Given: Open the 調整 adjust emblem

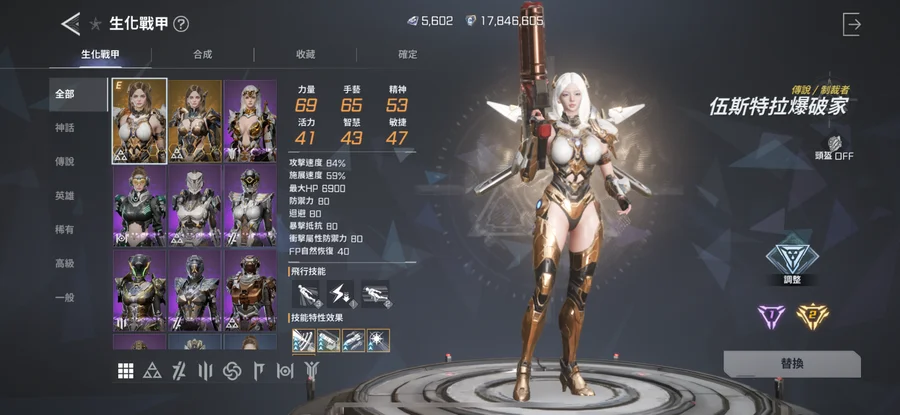Looking at the screenshot, I should pyautogui.click(x=792, y=259).
